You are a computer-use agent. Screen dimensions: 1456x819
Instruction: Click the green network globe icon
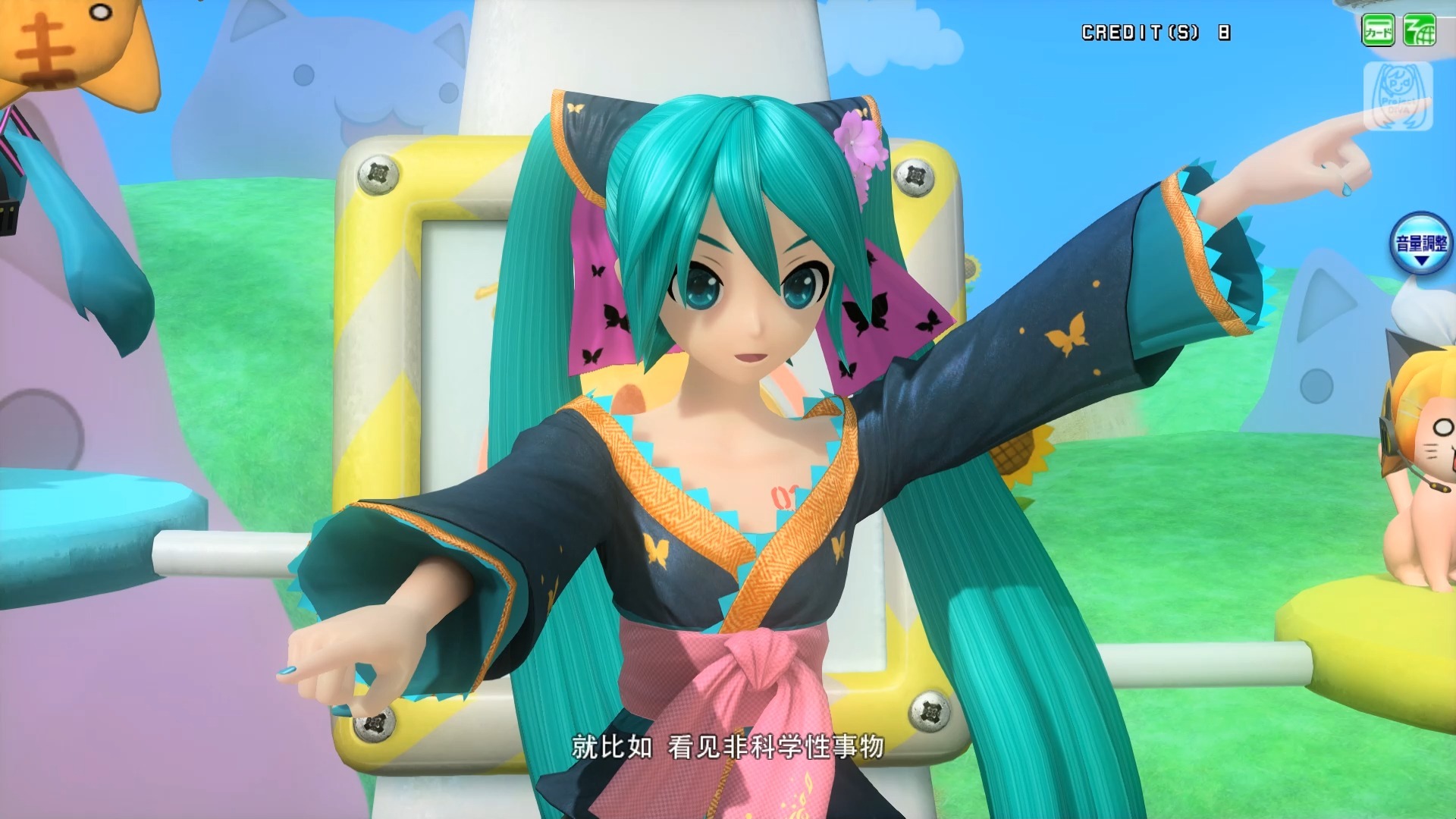(1418, 32)
